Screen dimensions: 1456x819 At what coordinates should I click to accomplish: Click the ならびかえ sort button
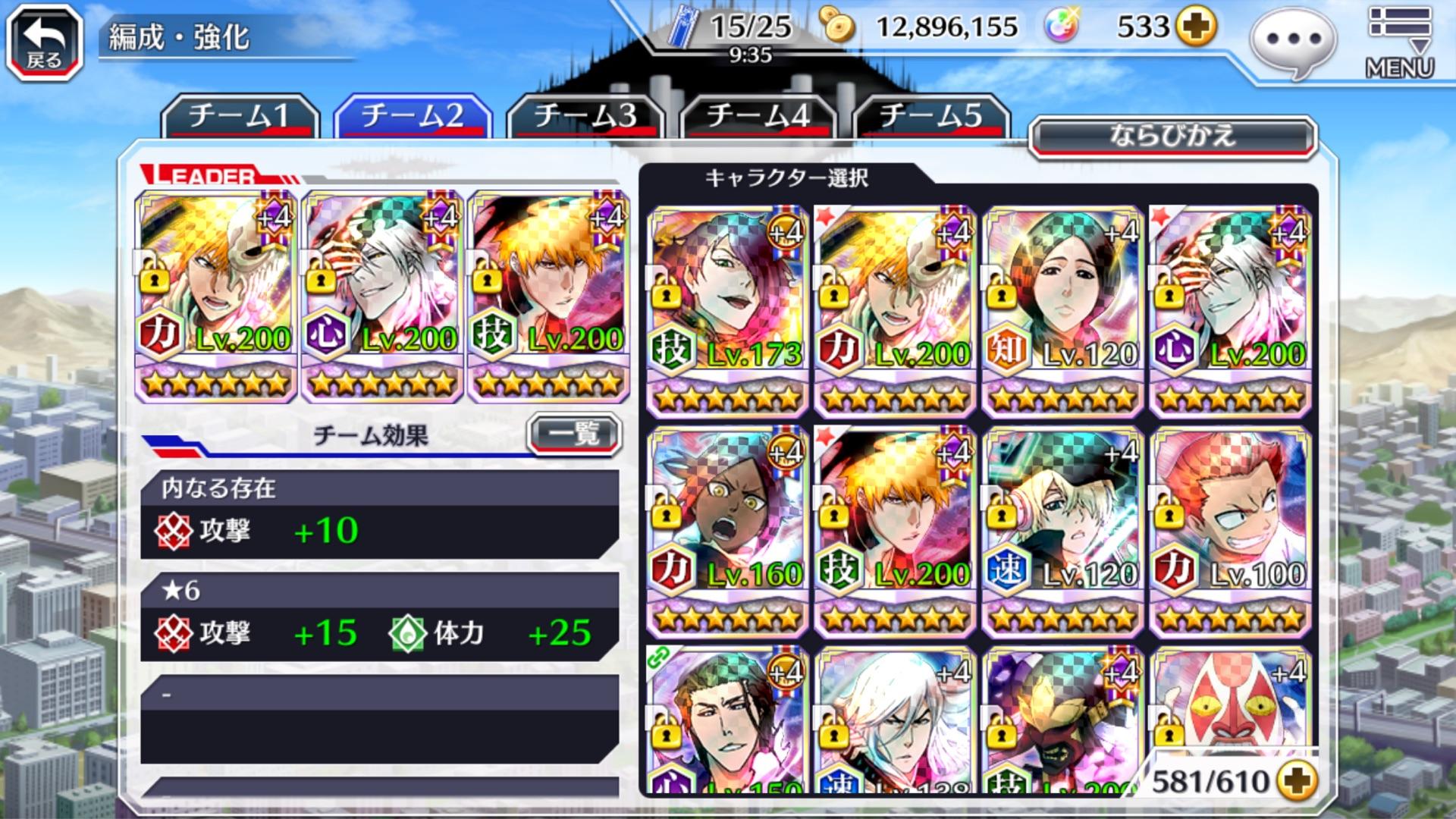[1172, 137]
